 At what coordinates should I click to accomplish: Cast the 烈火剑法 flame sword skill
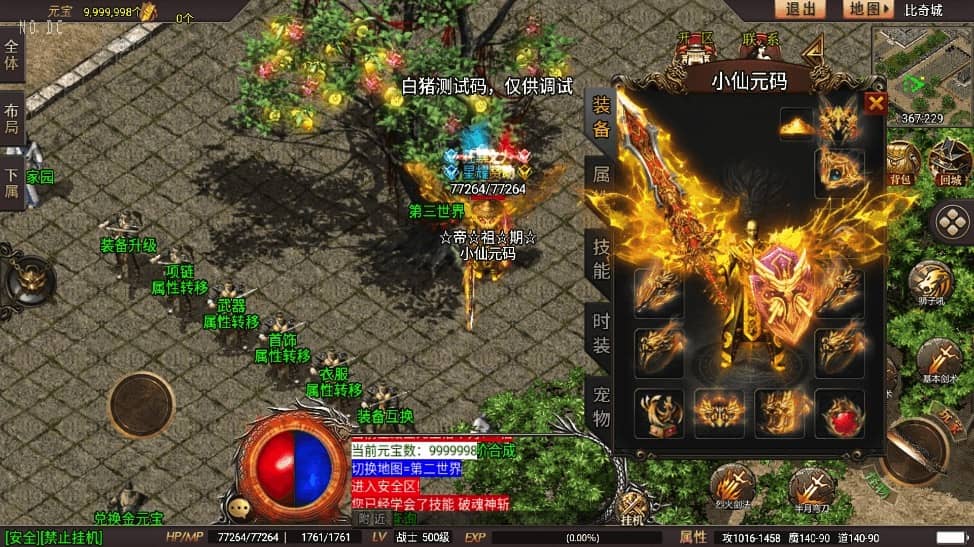pyautogui.click(x=732, y=485)
